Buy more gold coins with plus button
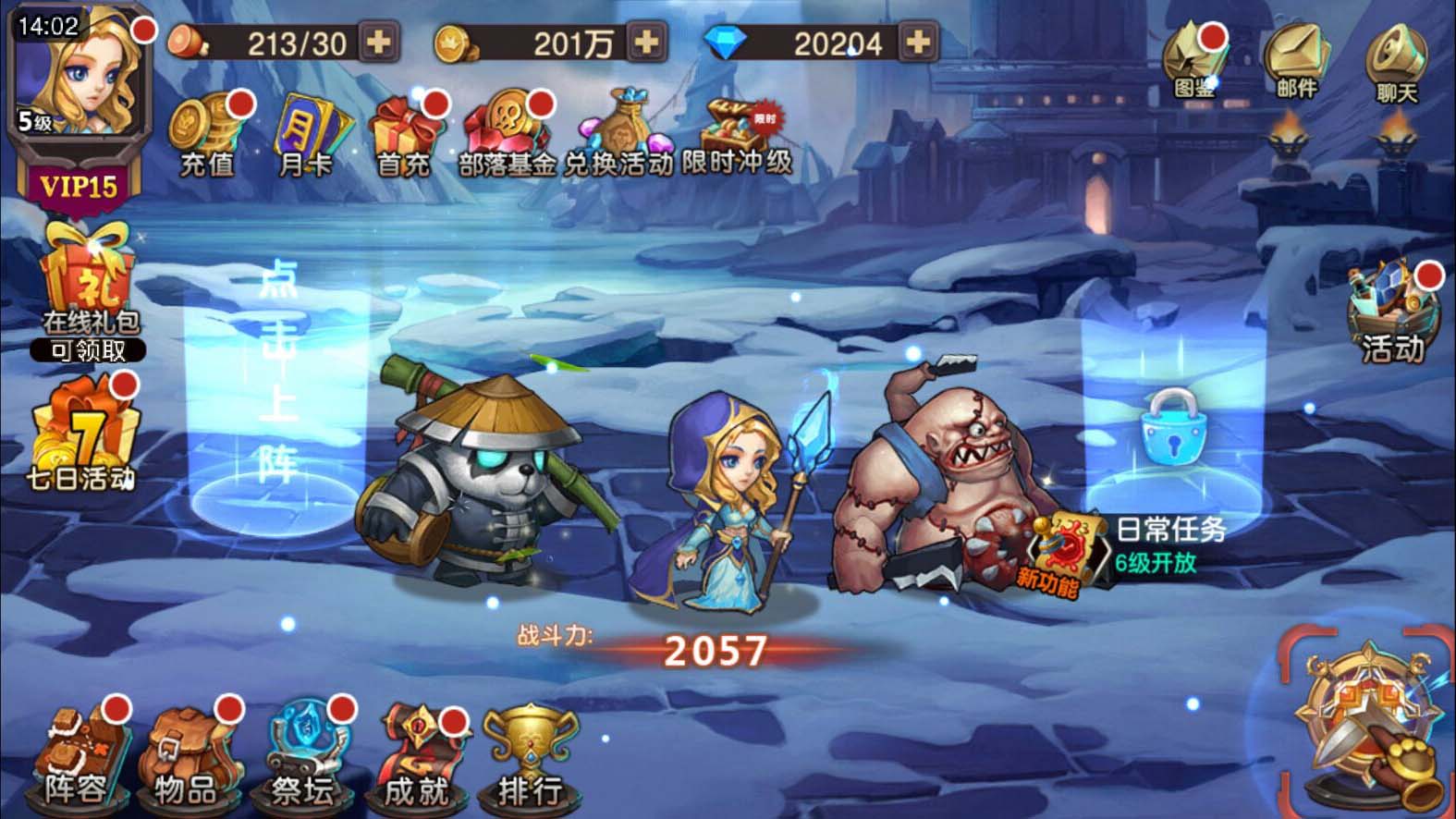The width and height of the screenshot is (1456, 819). point(647,43)
